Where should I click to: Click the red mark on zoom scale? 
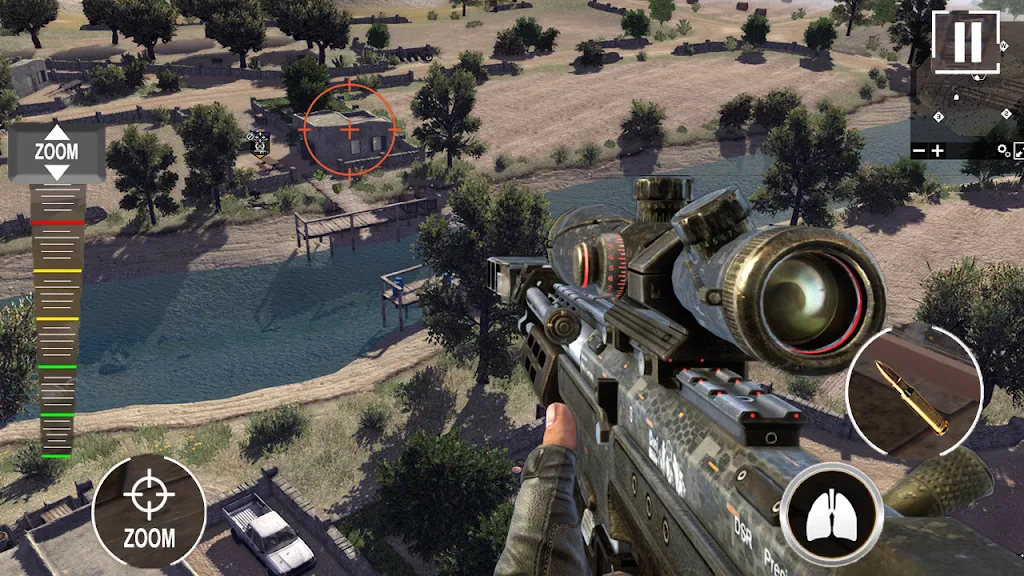tap(57, 221)
